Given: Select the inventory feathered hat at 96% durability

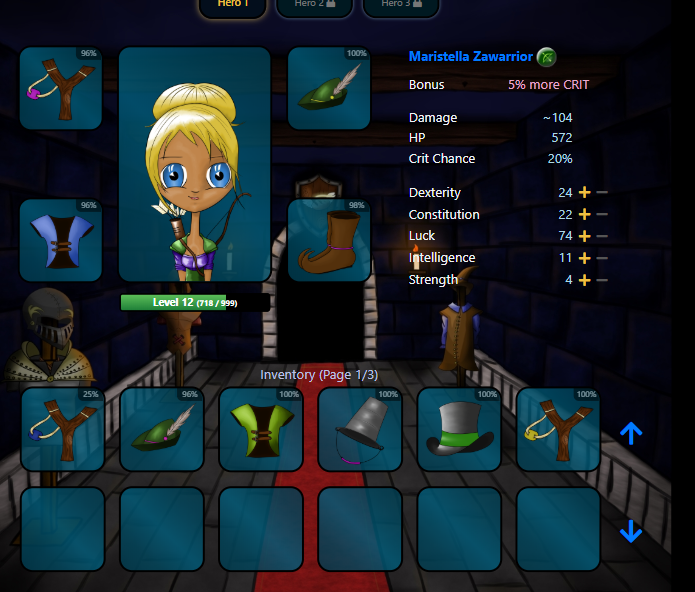Looking at the screenshot, I should point(161,429).
